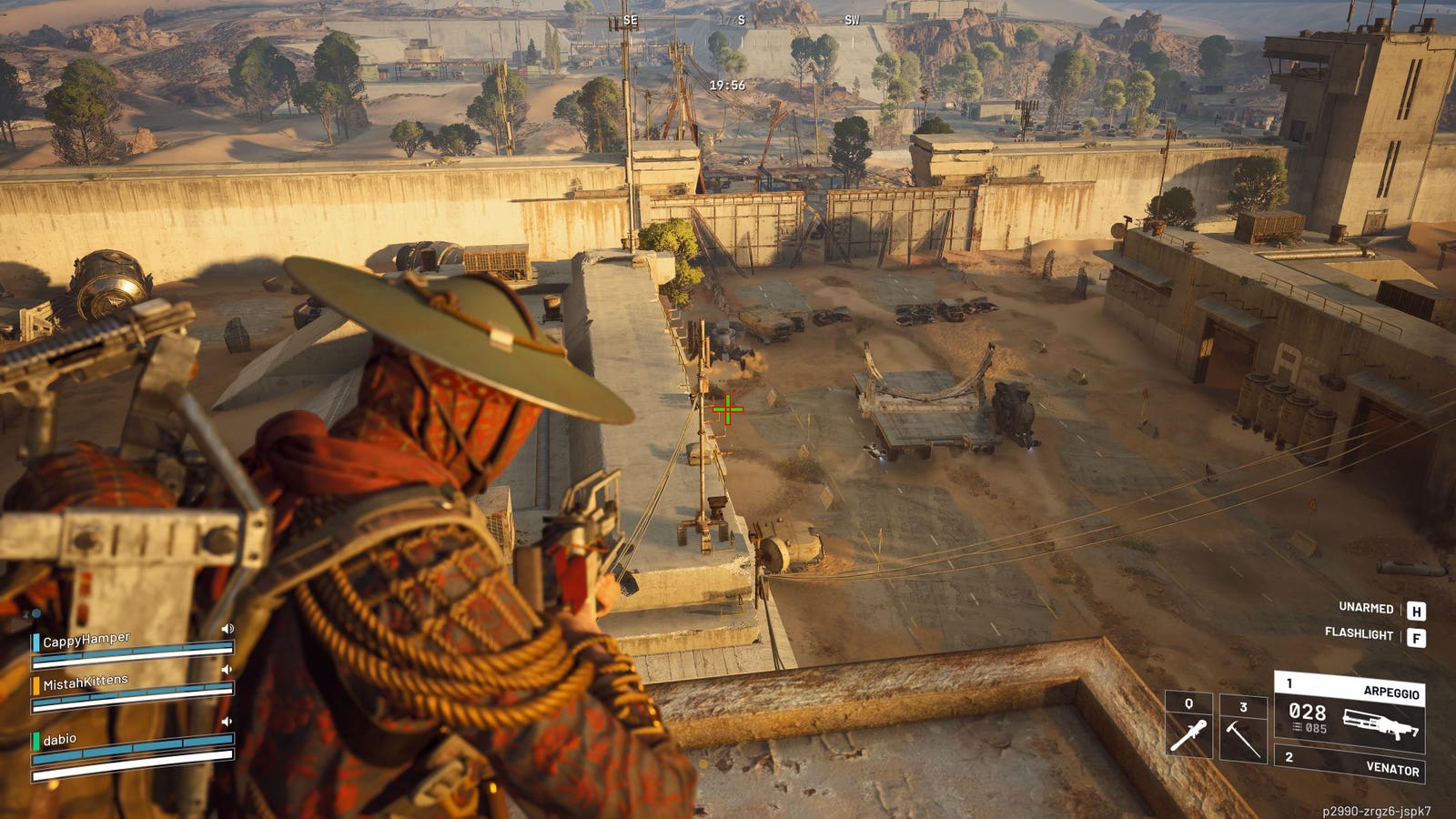Select squad member MistahKittens' name
Screen dimensions: 1456x819
click(86, 682)
